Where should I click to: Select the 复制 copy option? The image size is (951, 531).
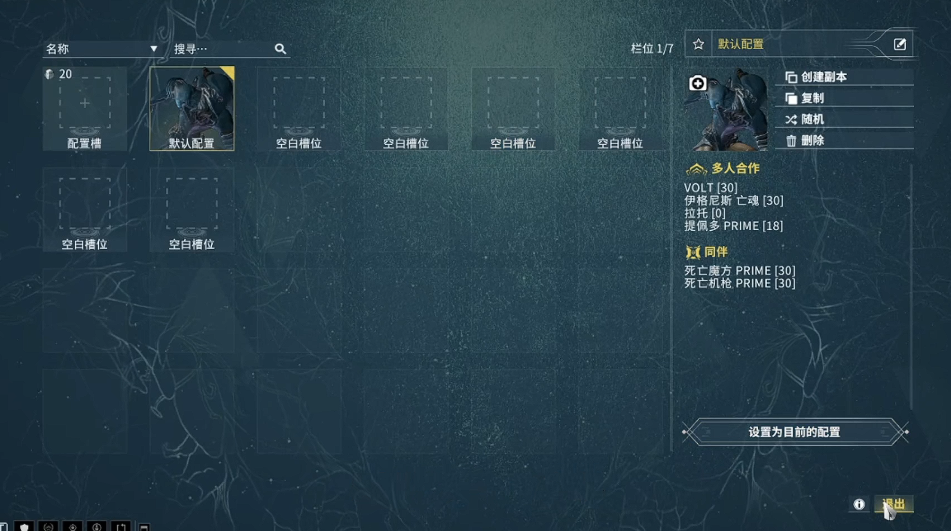point(812,98)
